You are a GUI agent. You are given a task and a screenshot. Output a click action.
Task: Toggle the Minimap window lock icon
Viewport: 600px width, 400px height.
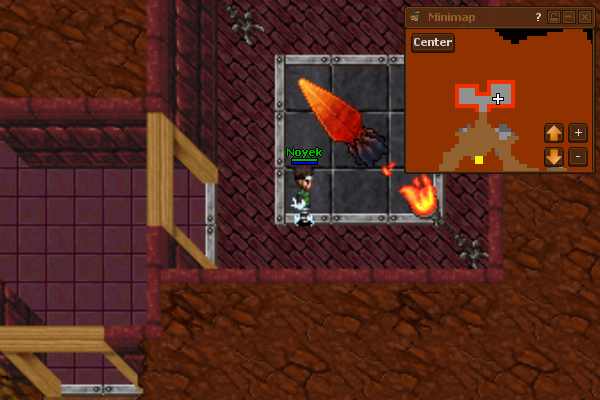[554, 17]
